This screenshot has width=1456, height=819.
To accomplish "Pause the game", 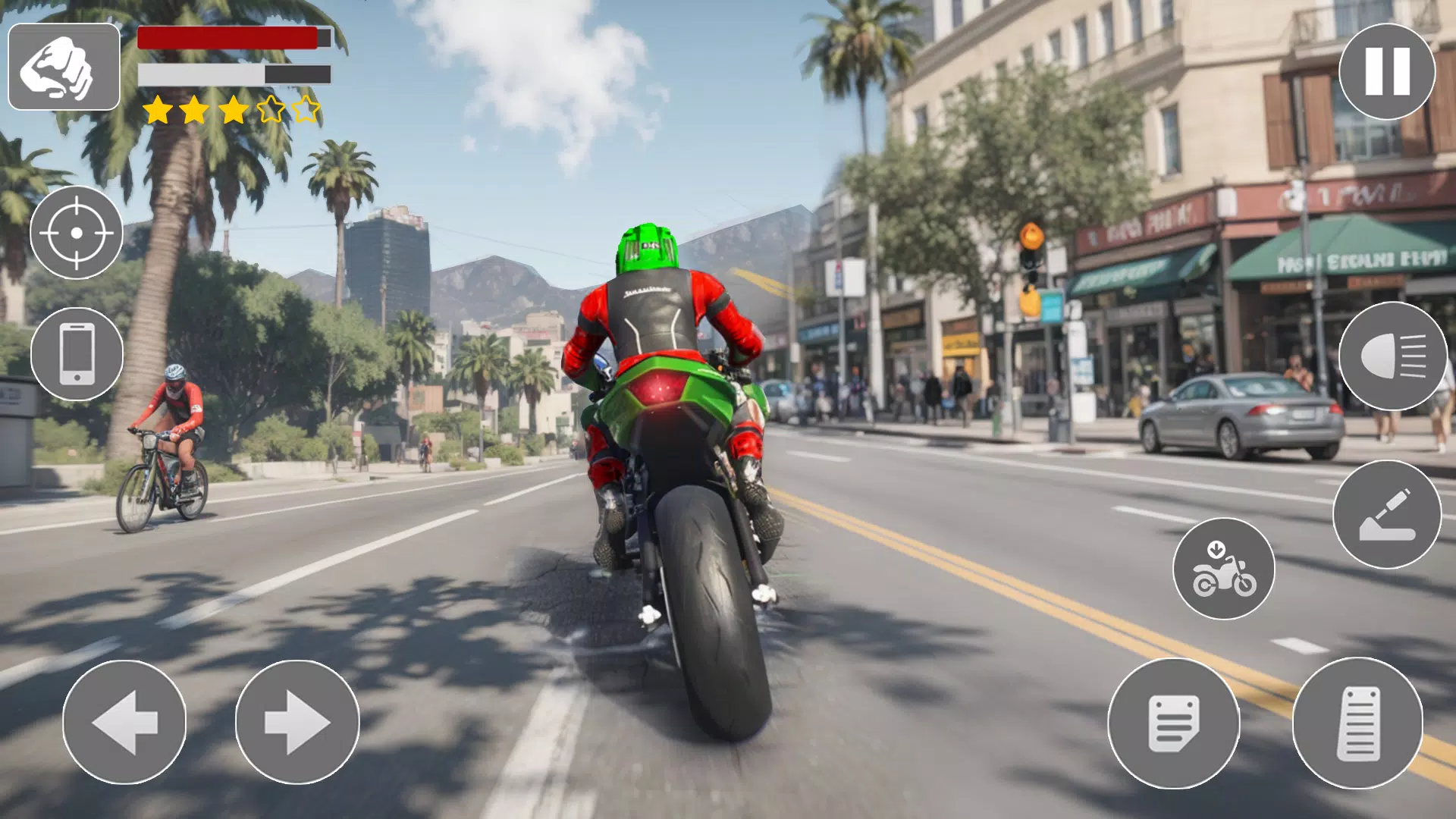I will (1386, 71).
